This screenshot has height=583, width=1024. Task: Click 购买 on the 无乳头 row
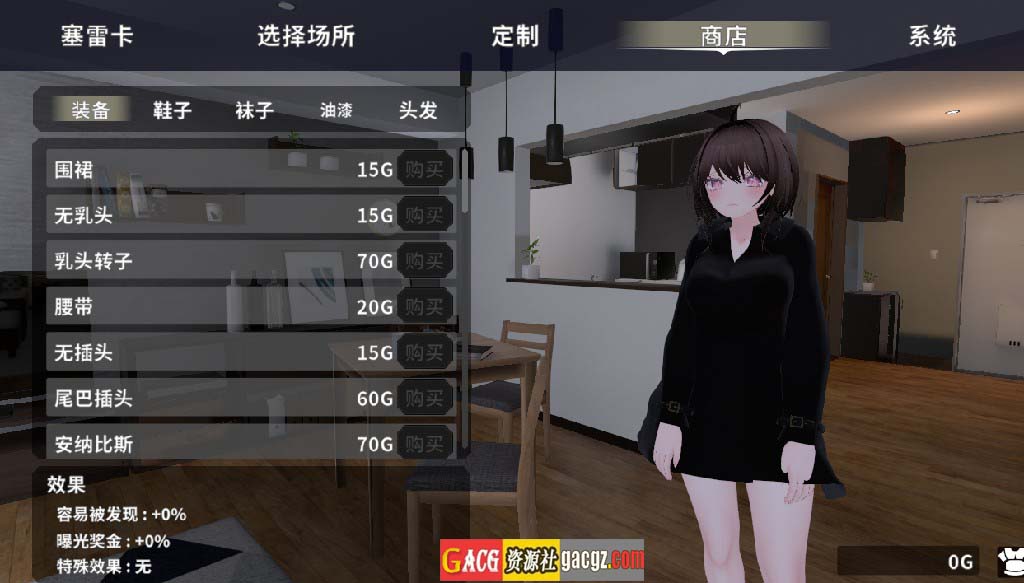[424, 215]
